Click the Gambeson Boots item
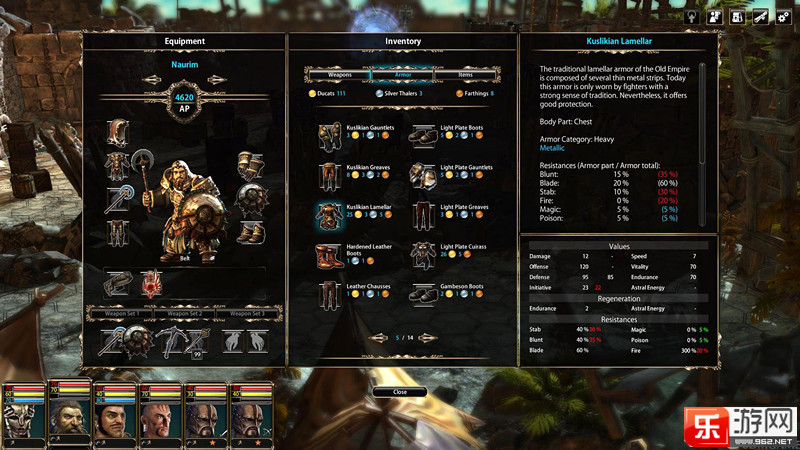This screenshot has width=800, height=450. coord(425,294)
